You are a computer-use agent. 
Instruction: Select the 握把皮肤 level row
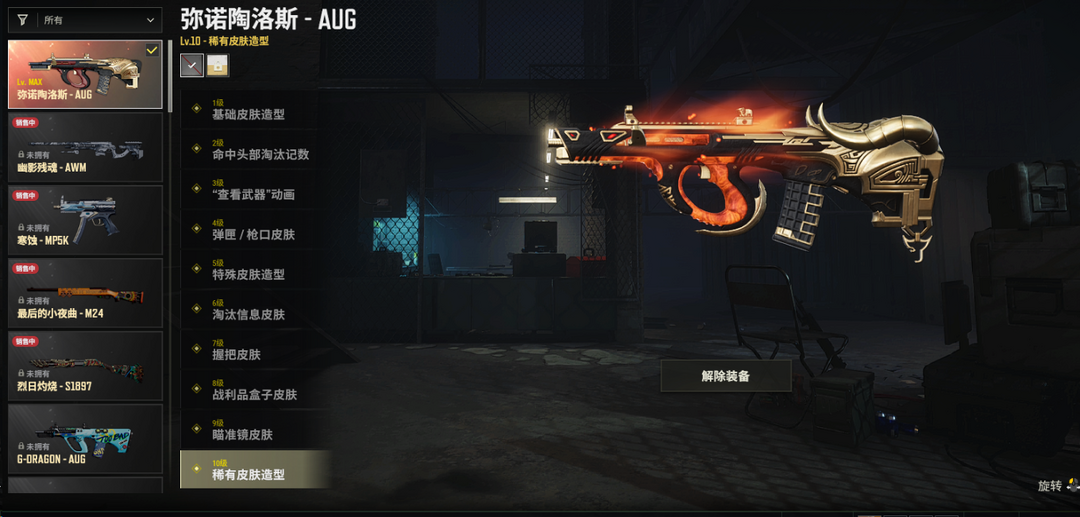(x=255, y=350)
